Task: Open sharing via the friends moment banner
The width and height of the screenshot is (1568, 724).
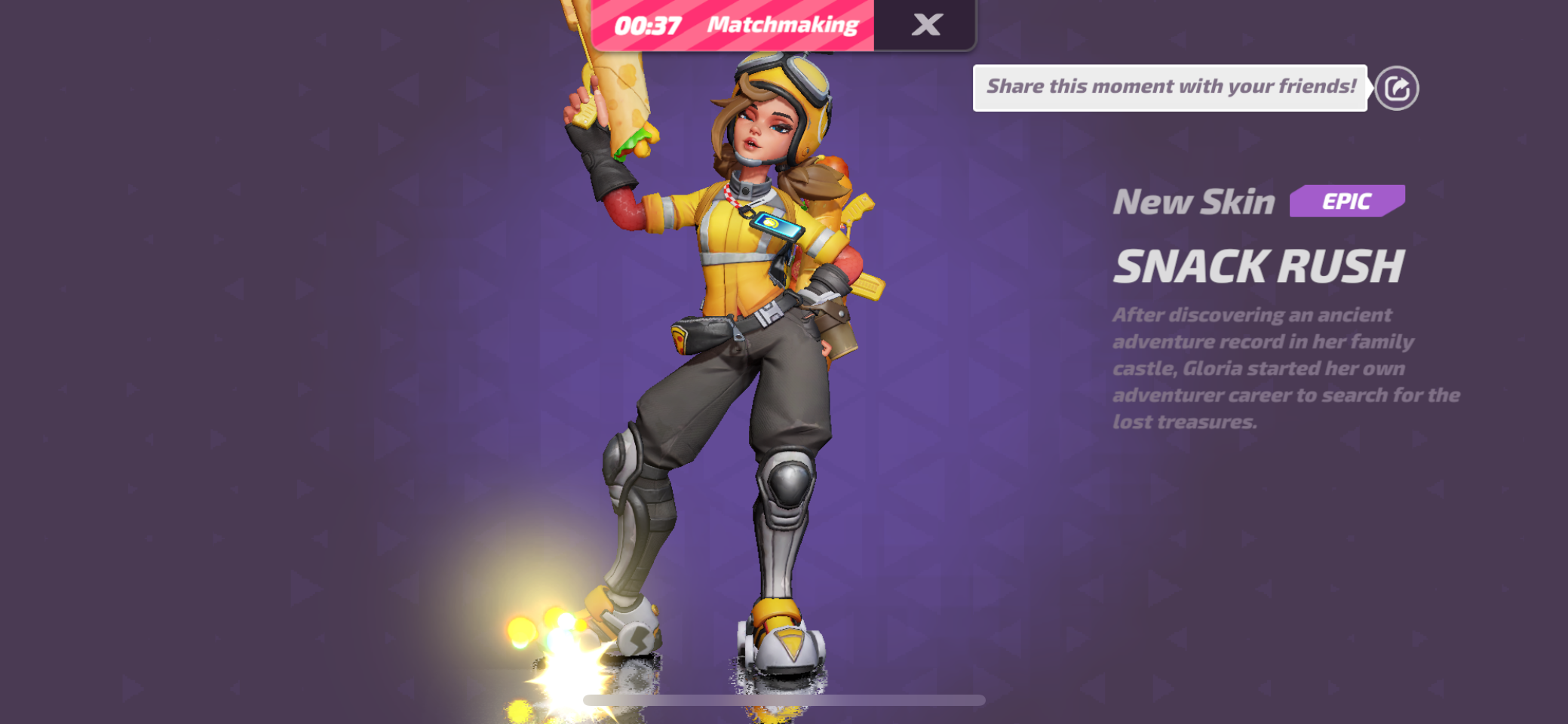Action: (x=1169, y=86)
